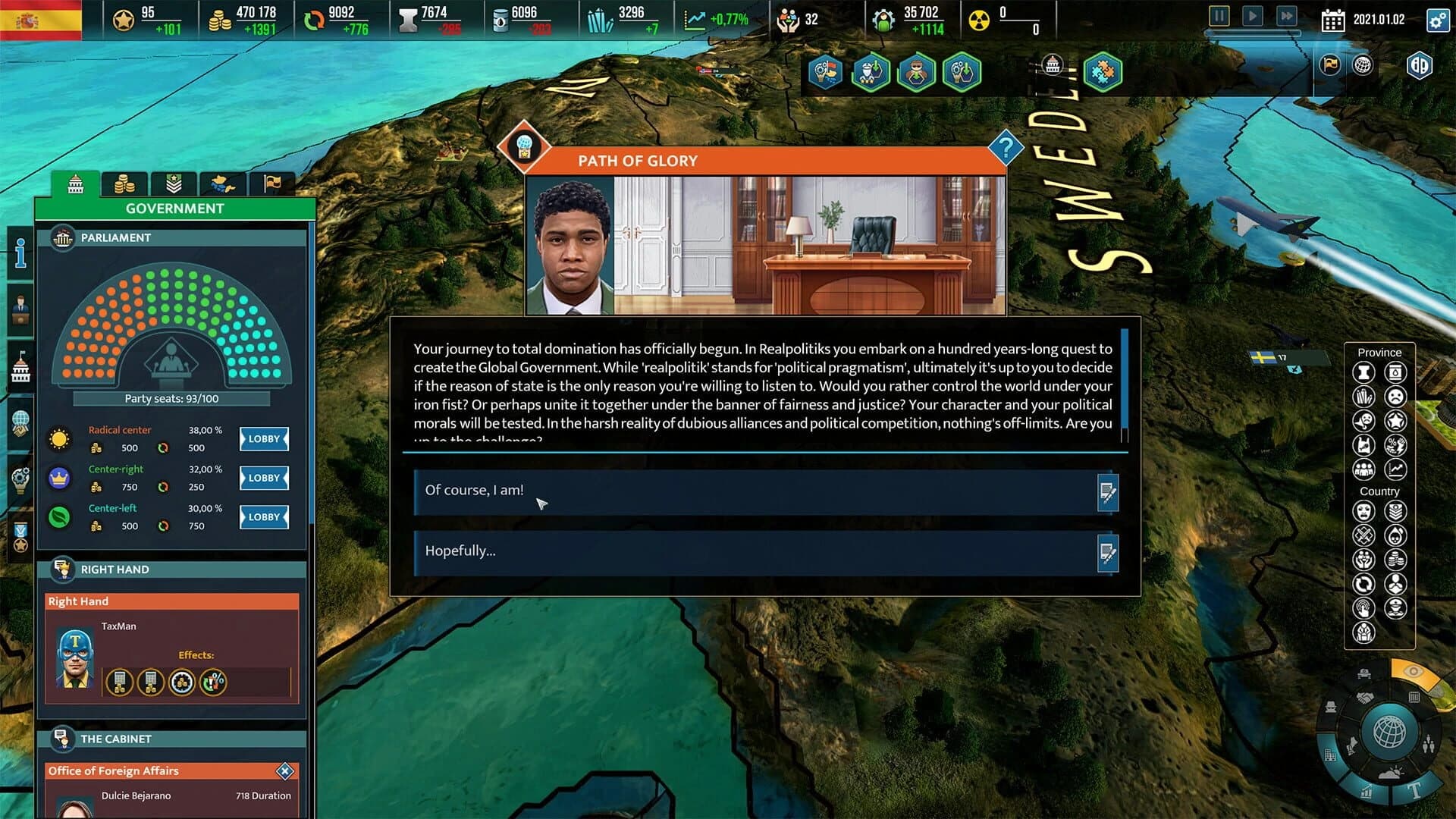Choose the star rating icon under Province
This screenshot has width=1456, height=819.
pyautogui.click(x=1395, y=419)
